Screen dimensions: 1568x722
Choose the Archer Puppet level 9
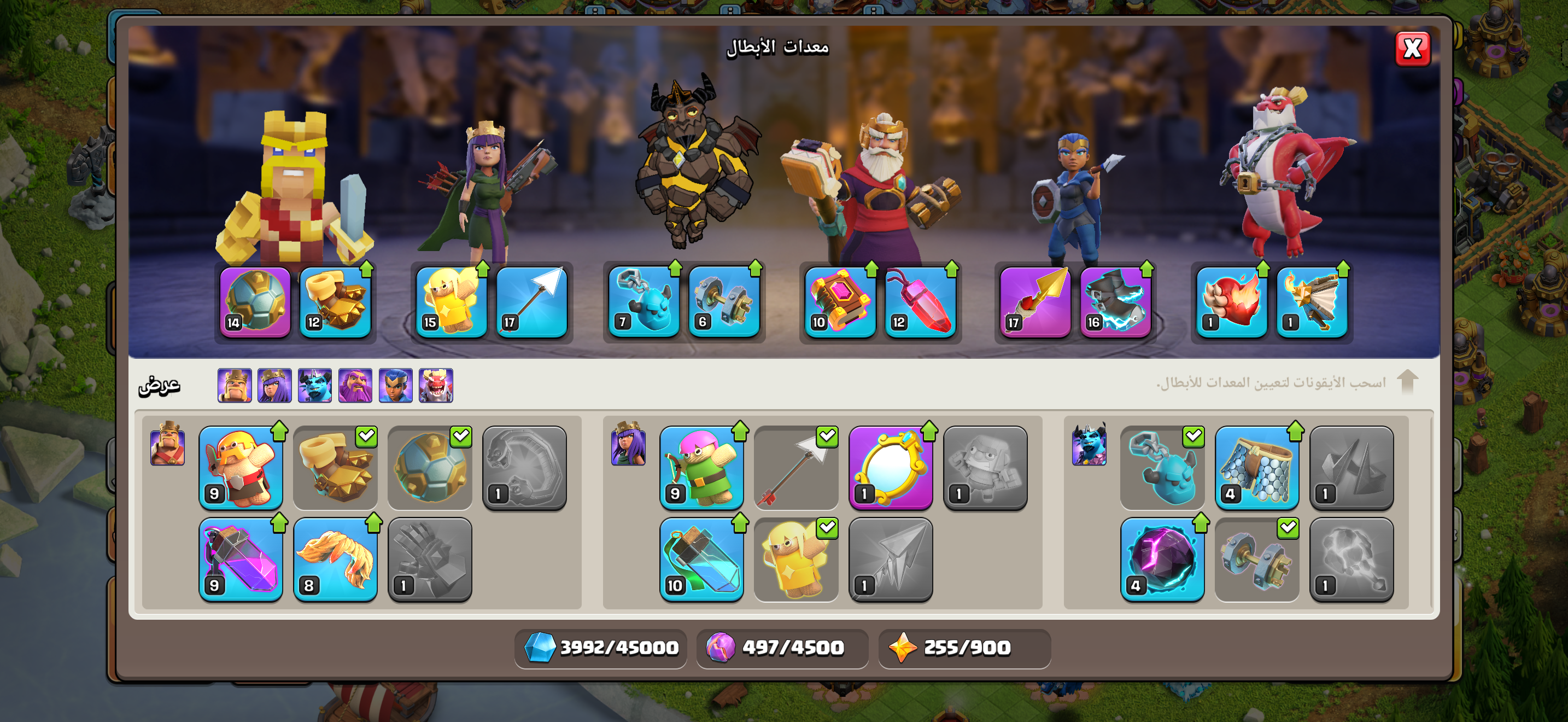pos(702,468)
